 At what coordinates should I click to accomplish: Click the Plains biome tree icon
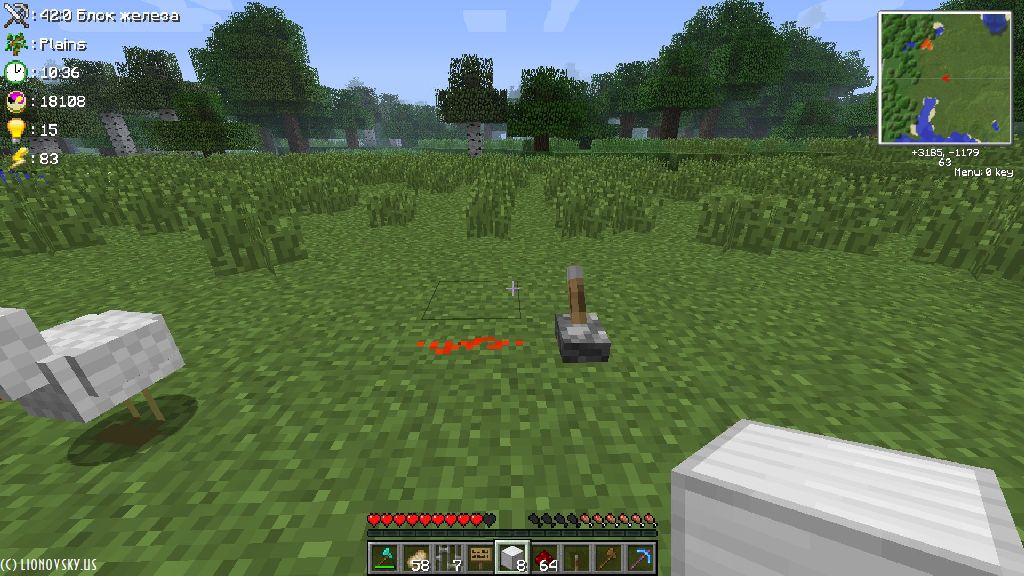pyautogui.click(x=15, y=44)
